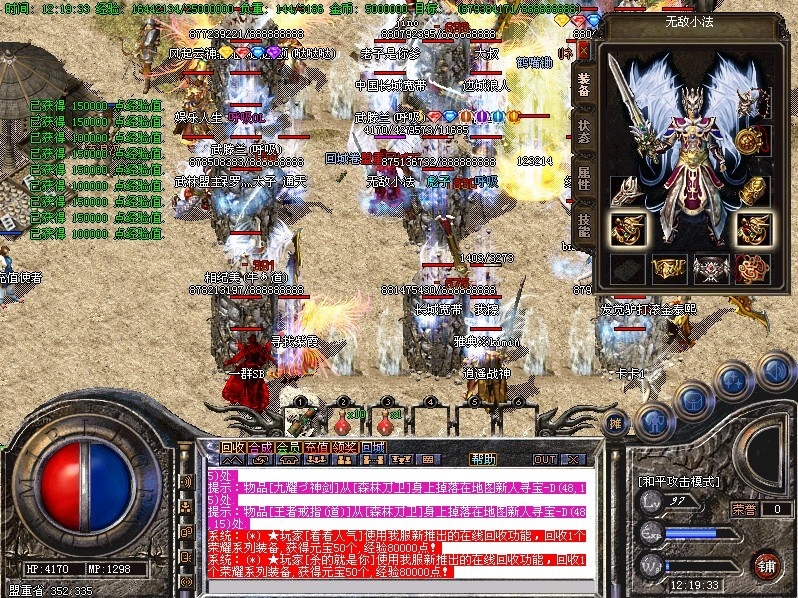Close the 无敌小法 character panel
This screenshot has width=798, height=598.
584,48
